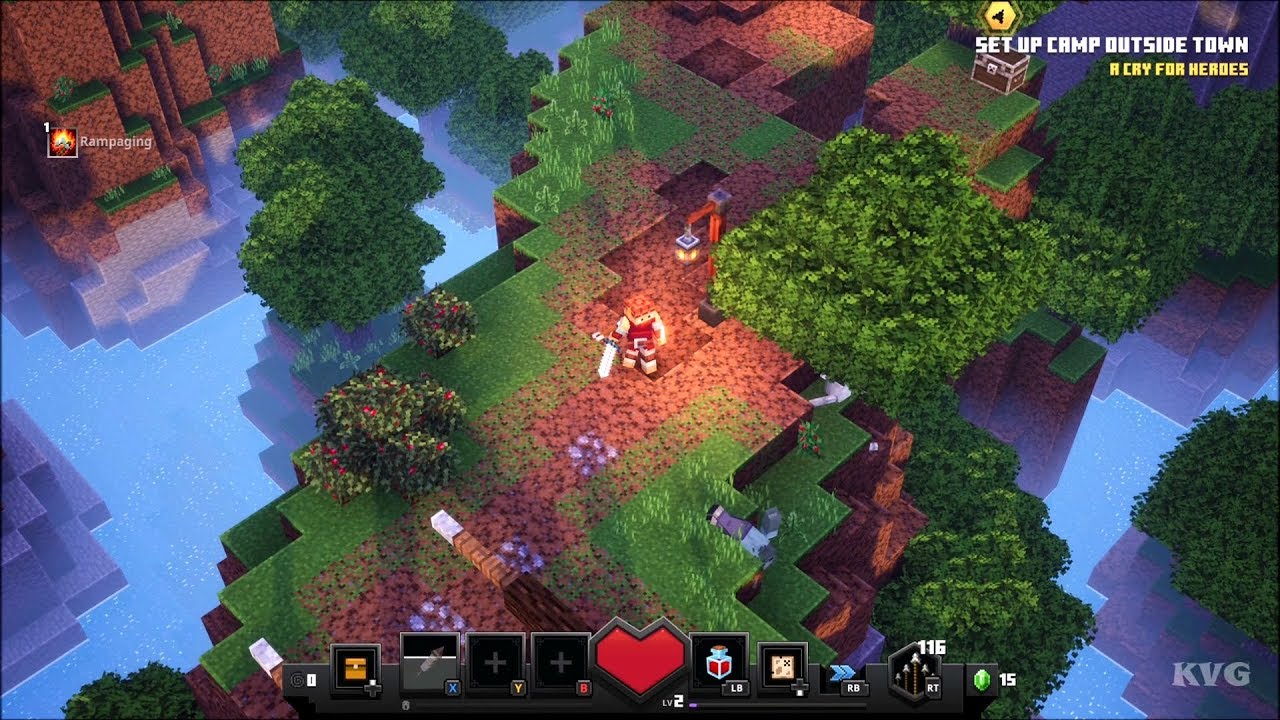Click the yellow hexagon objective marker
Viewport: 1280px width, 720px height.
[x=999, y=15]
